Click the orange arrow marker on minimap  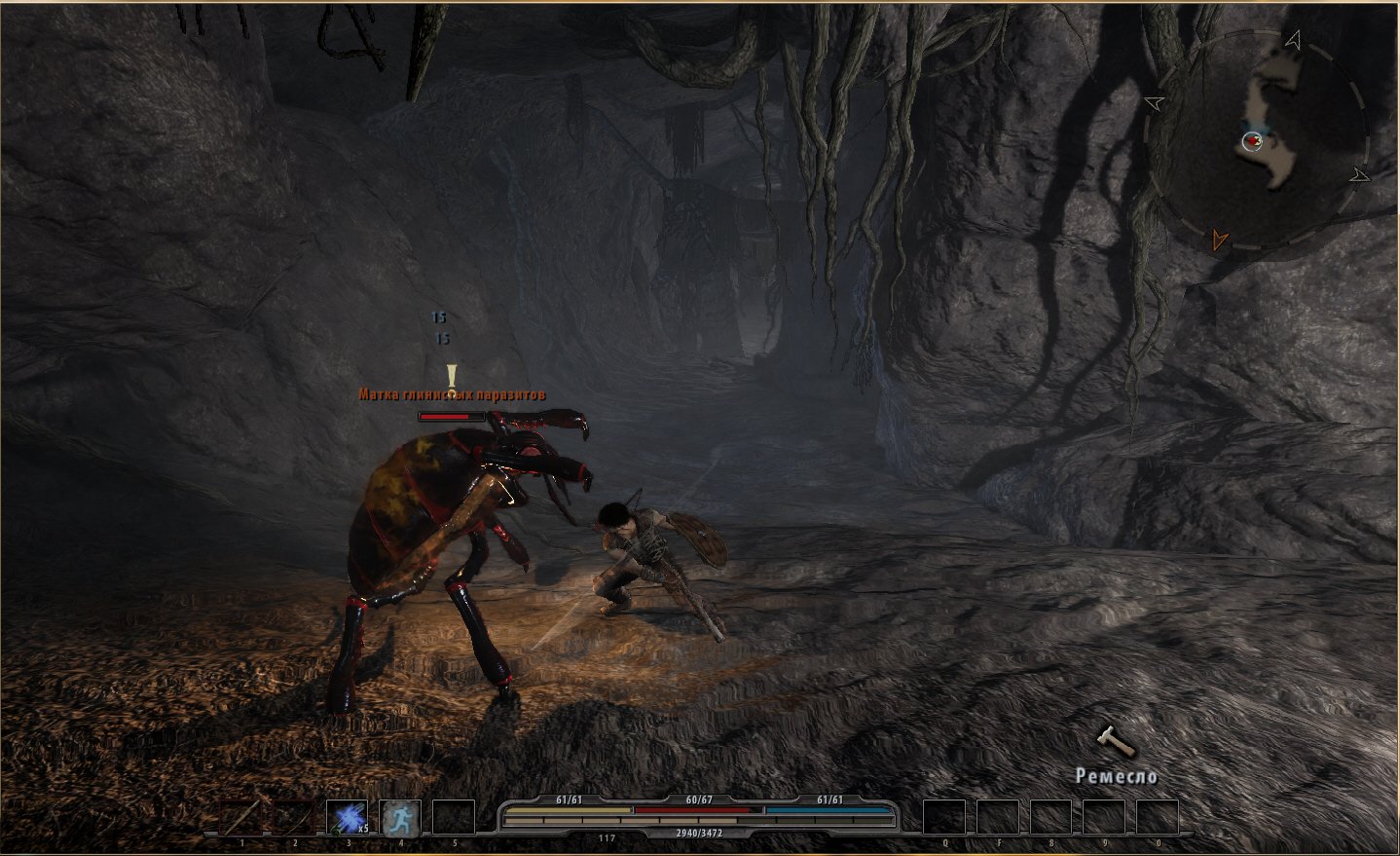(1218, 238)
